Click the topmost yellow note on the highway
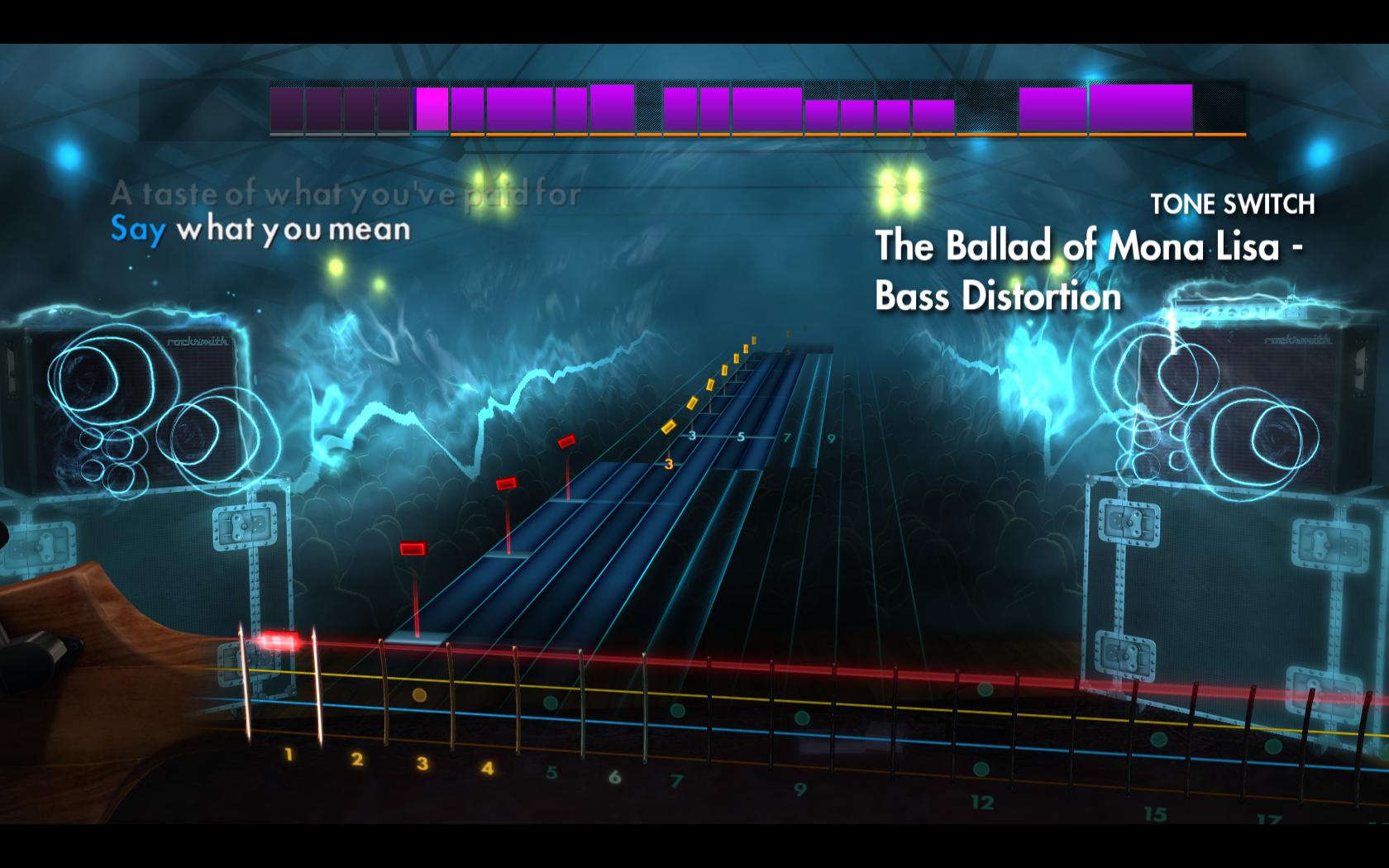 (x=752, y=339)
